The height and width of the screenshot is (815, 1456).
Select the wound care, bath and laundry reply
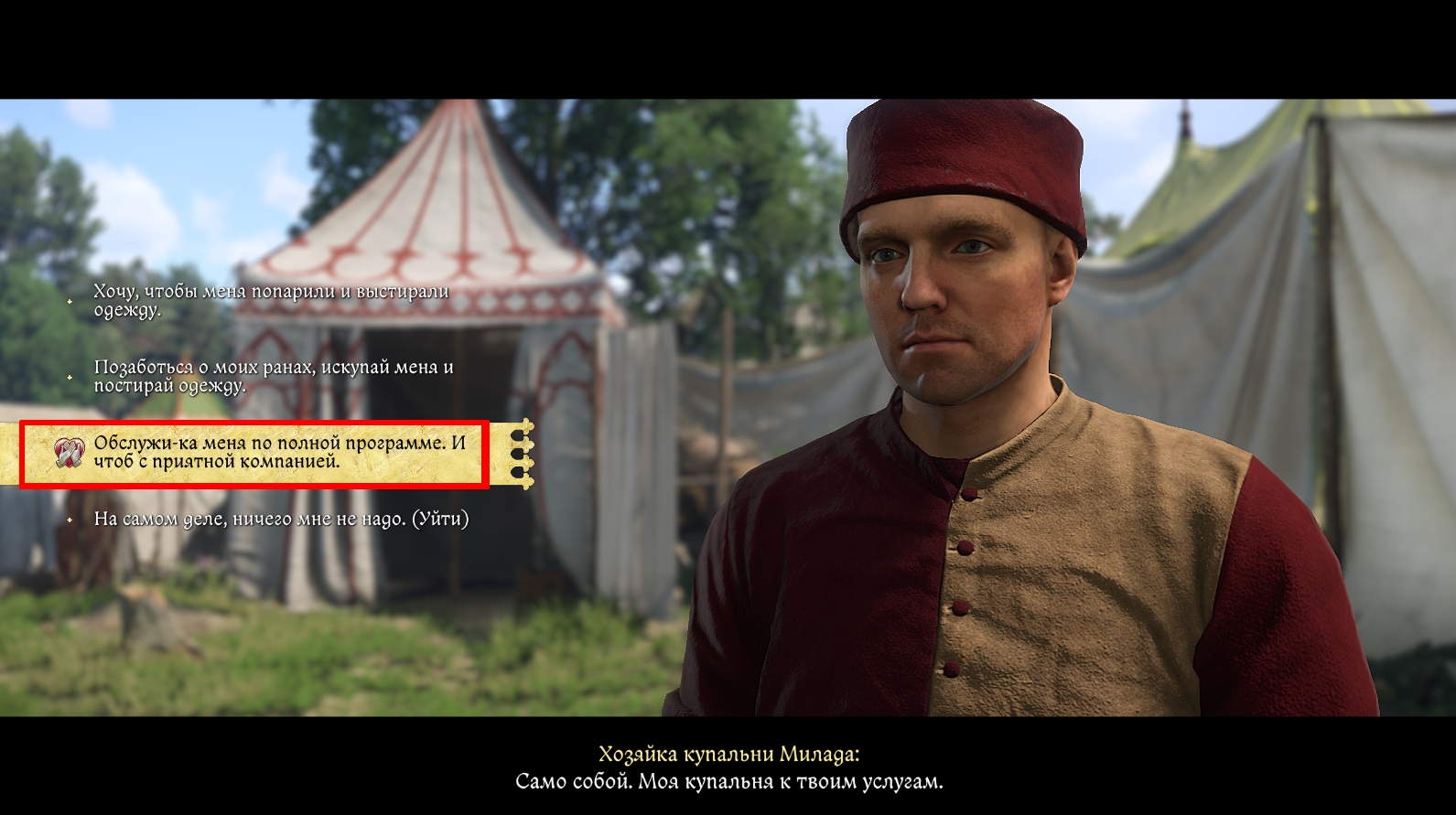[x=274, y=376]
